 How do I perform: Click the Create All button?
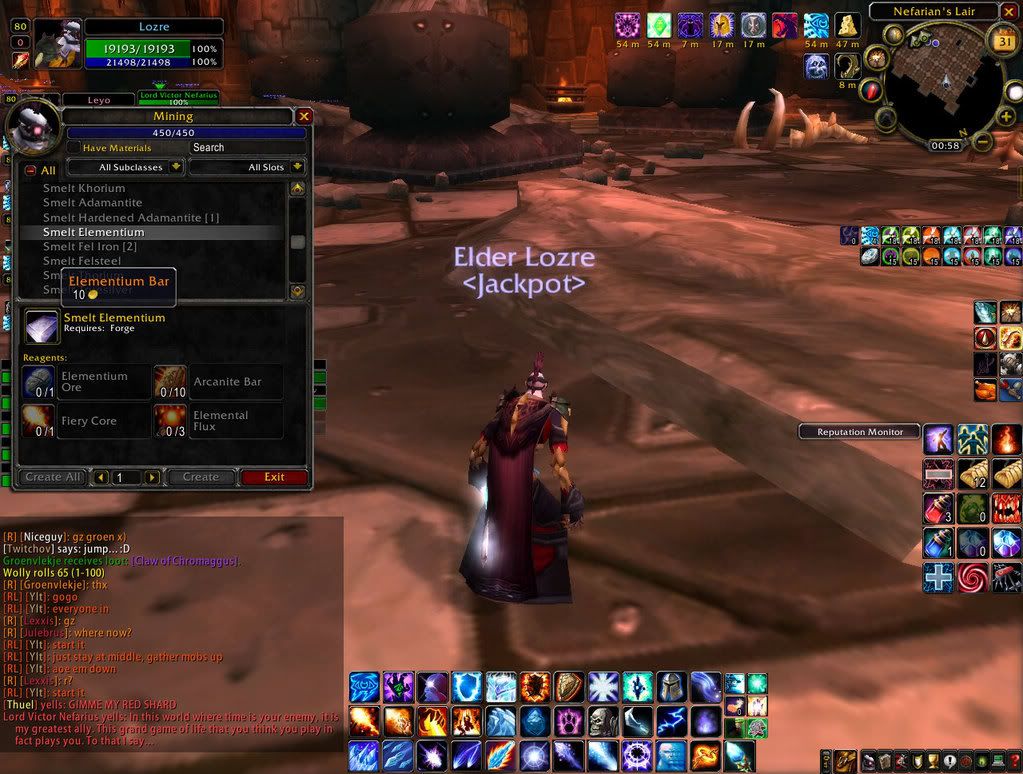pyautogui.click(x=52, y=478)
